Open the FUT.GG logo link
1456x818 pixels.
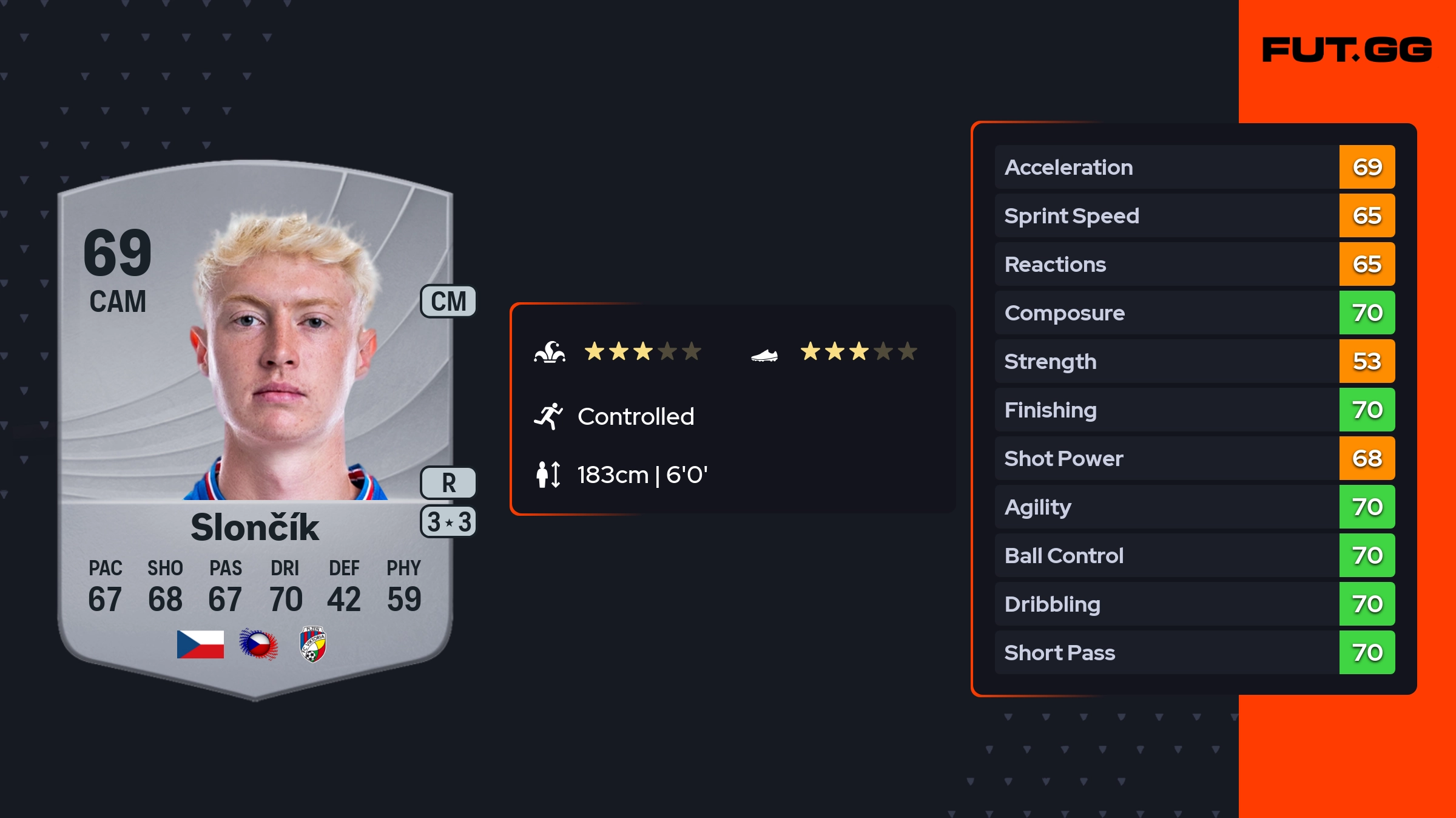coord(1347,50)
